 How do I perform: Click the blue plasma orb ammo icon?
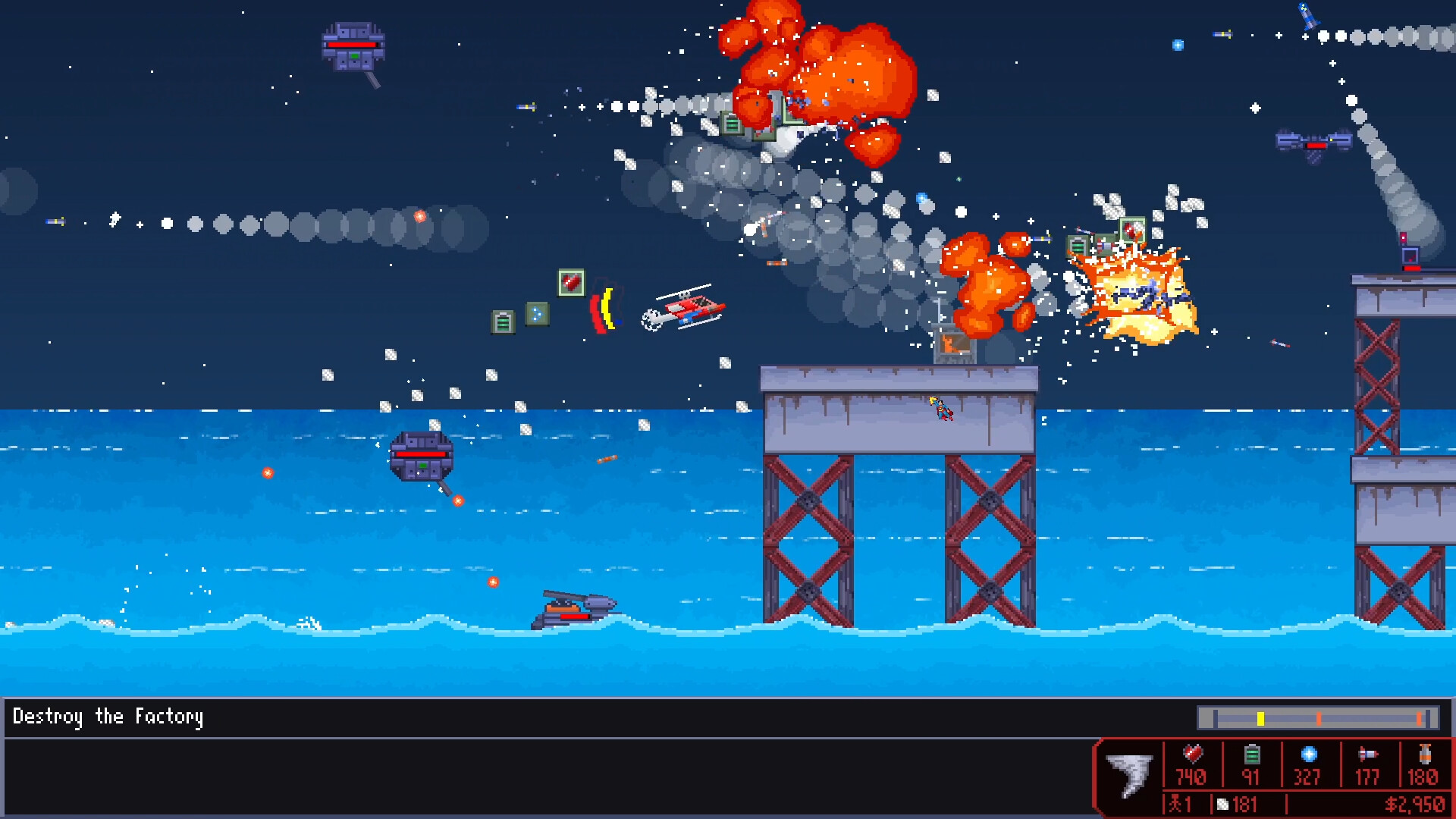pos(1310,753)
